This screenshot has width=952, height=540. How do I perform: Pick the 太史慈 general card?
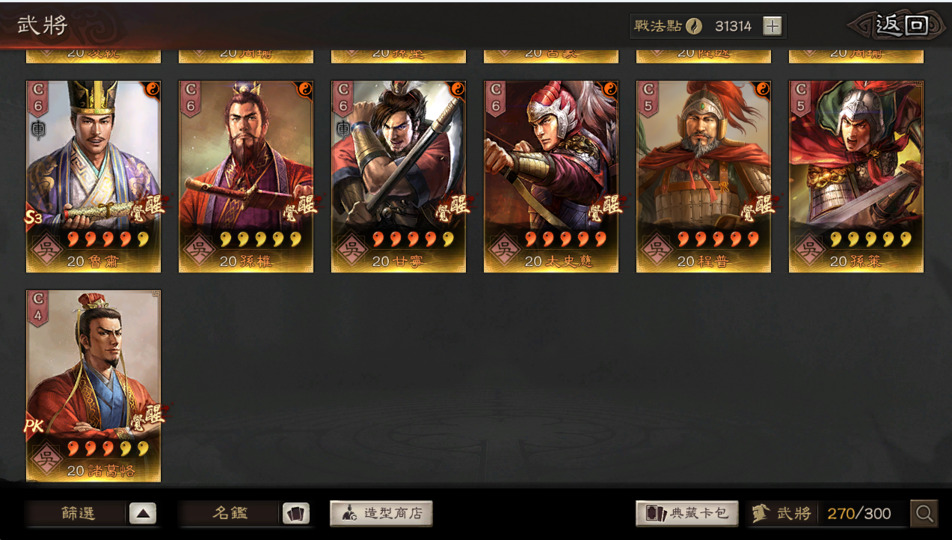click(x=551, y=176)
